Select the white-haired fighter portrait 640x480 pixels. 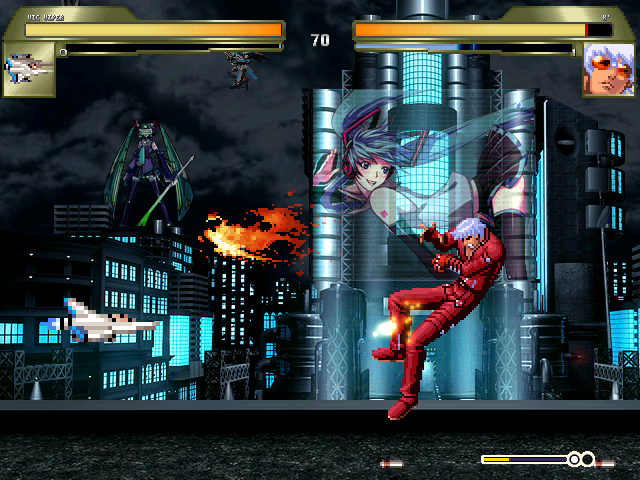(607, 68)
